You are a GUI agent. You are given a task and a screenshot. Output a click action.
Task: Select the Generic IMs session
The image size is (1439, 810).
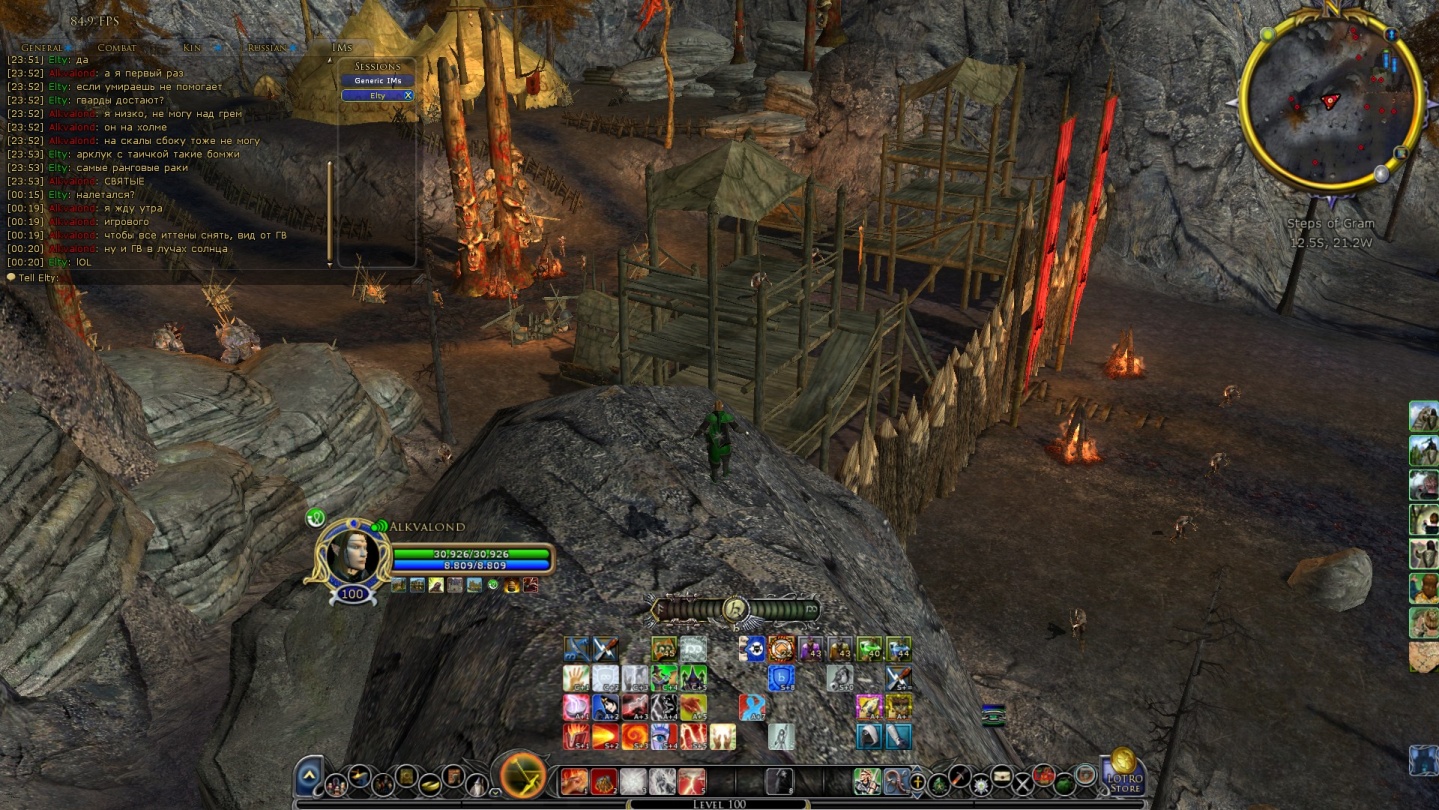tap(377, 80)
